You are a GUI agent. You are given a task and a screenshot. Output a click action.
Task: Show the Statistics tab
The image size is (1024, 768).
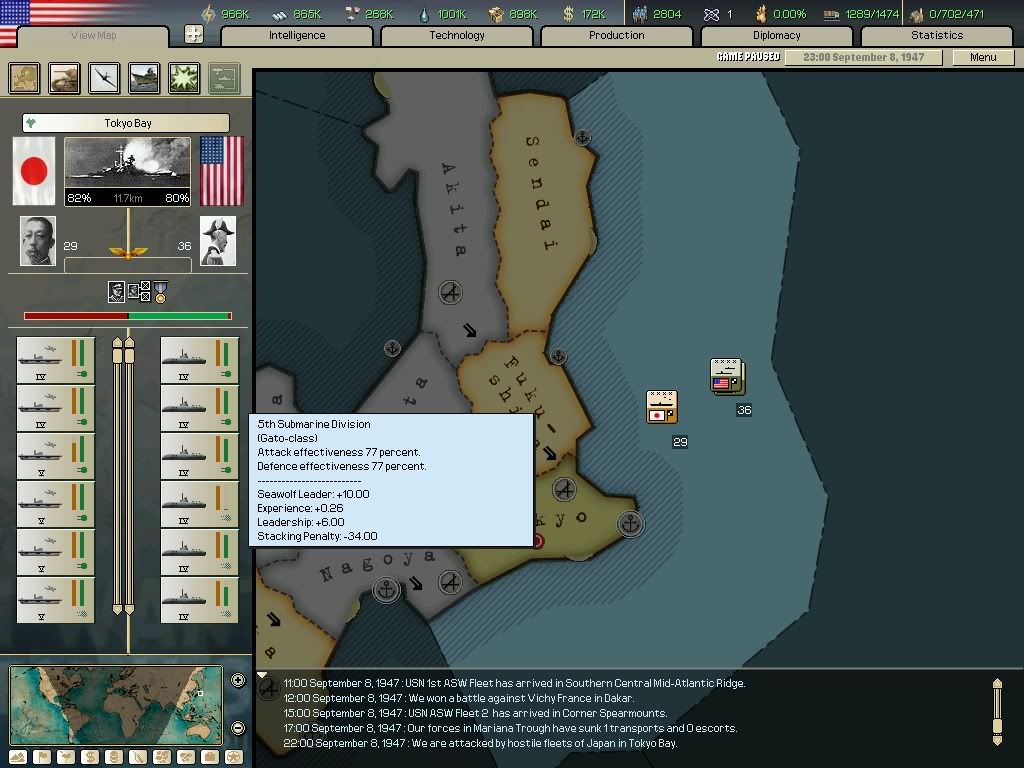click(937, 35)
